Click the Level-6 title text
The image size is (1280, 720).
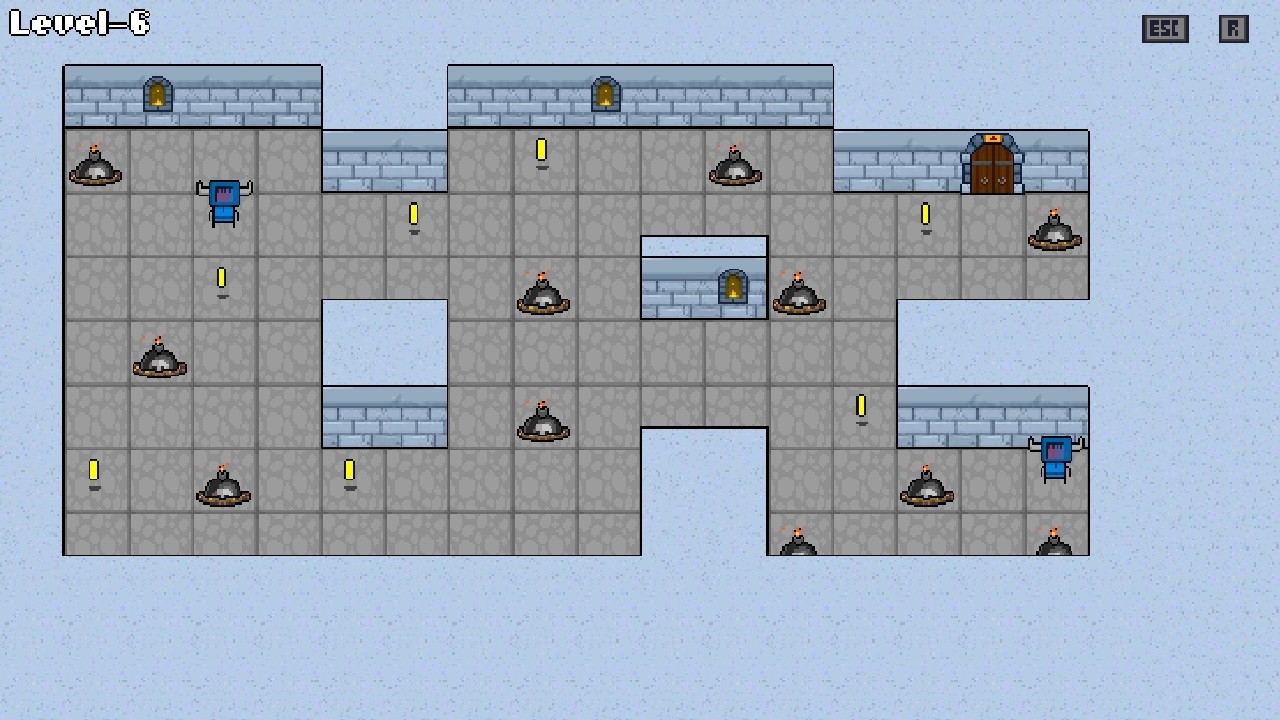(x=78, y=24)
